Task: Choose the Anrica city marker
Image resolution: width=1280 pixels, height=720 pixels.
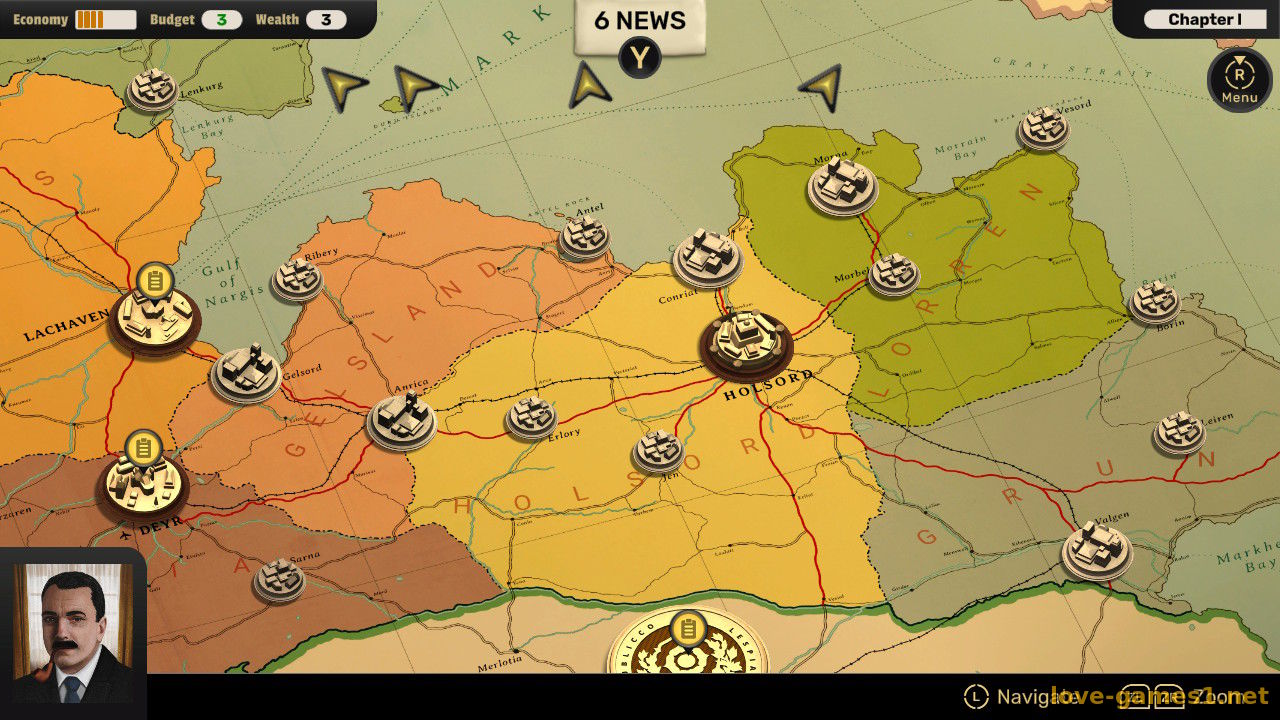Action: (x=401, y=419)
